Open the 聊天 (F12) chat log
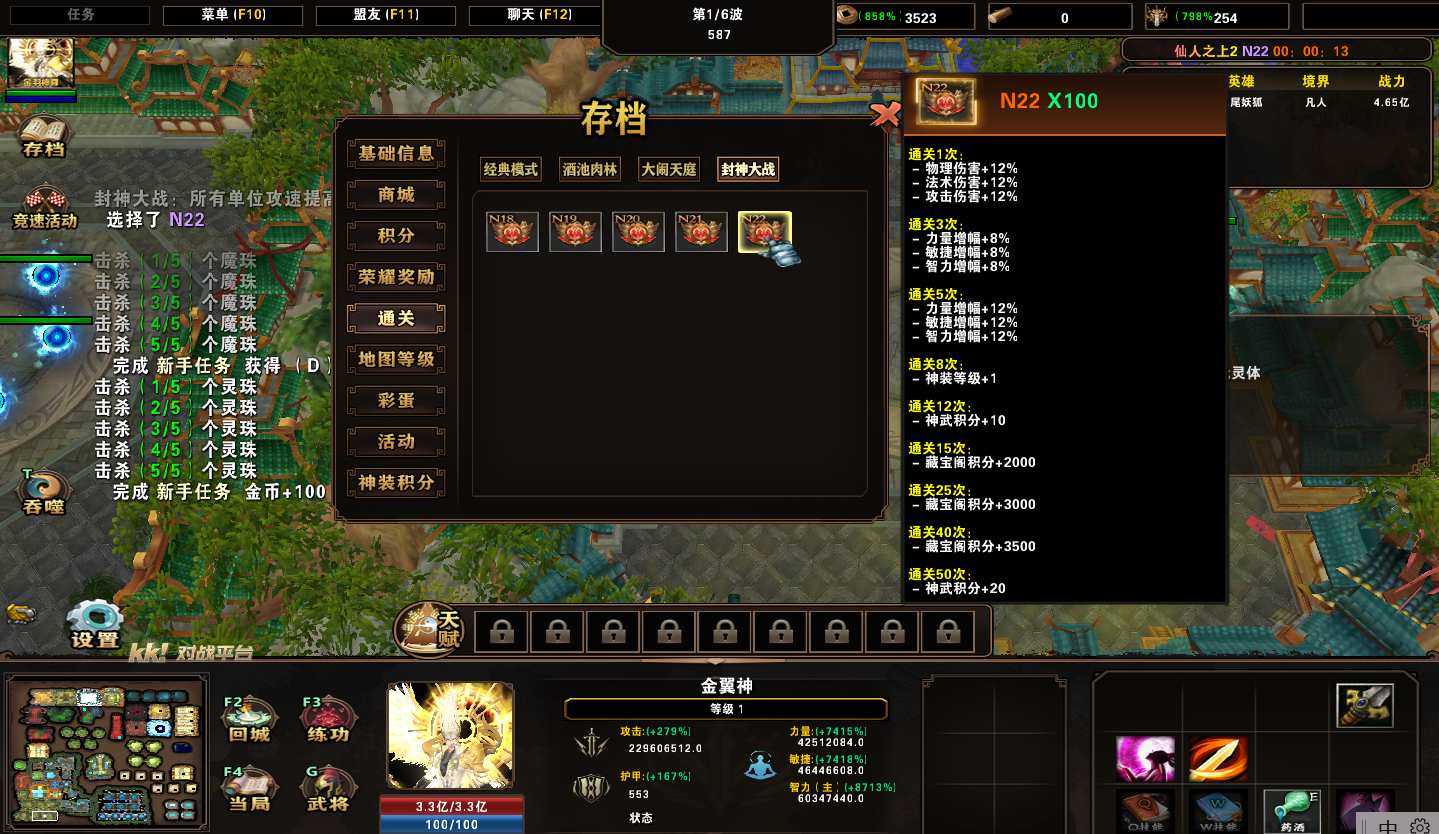Image resolution: width=1439 pixels, height=834 pixels. [x=537, y=15]
